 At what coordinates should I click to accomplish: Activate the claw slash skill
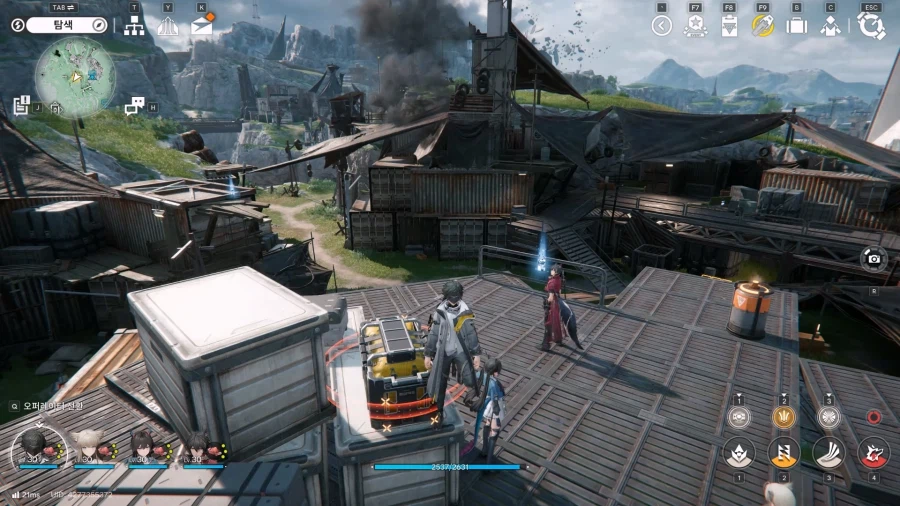(x=828, y=452)
